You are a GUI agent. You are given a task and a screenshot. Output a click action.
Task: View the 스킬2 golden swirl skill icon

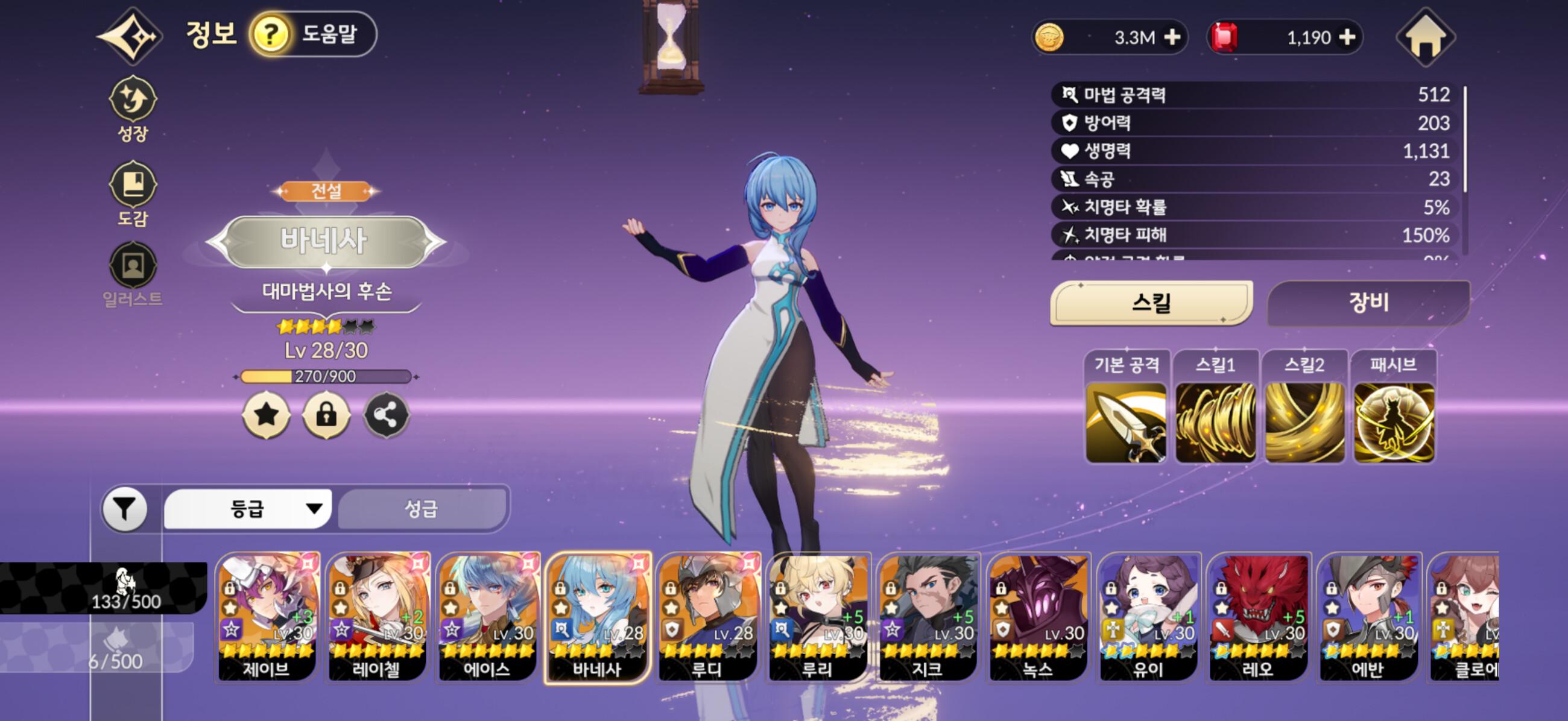pos(1304,422)
